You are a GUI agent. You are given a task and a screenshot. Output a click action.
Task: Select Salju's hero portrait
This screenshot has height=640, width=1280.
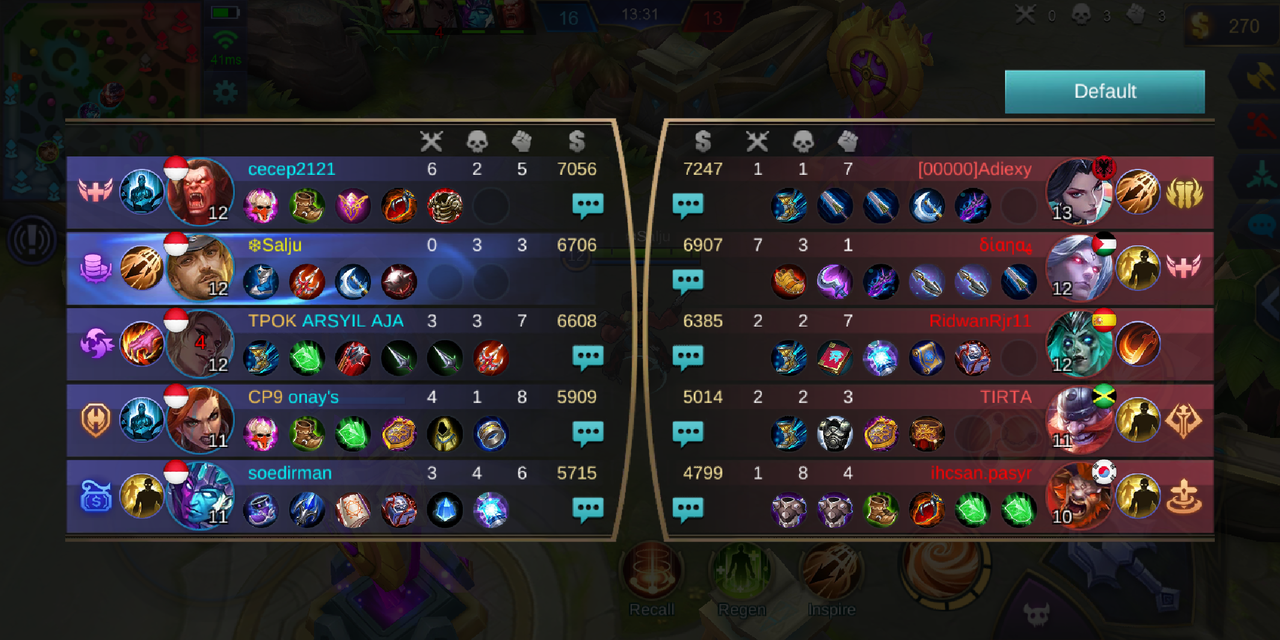click(200, 267)
